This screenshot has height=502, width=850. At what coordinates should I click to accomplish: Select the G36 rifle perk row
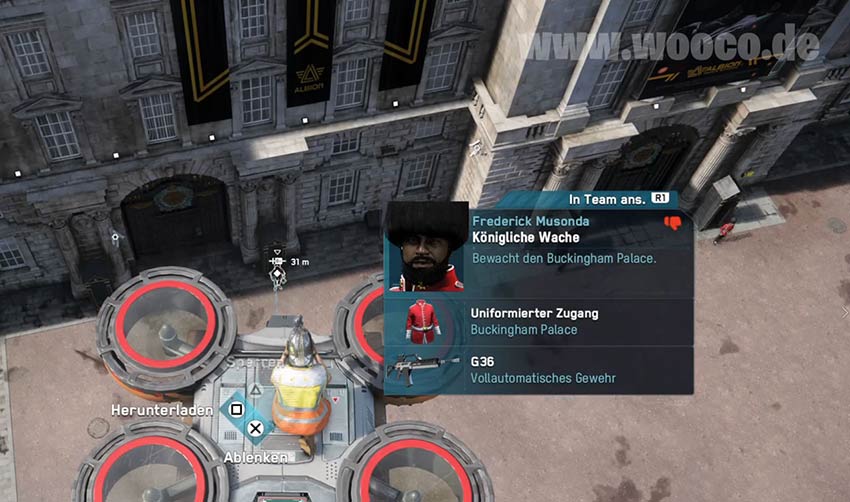(x=538, y=369)
